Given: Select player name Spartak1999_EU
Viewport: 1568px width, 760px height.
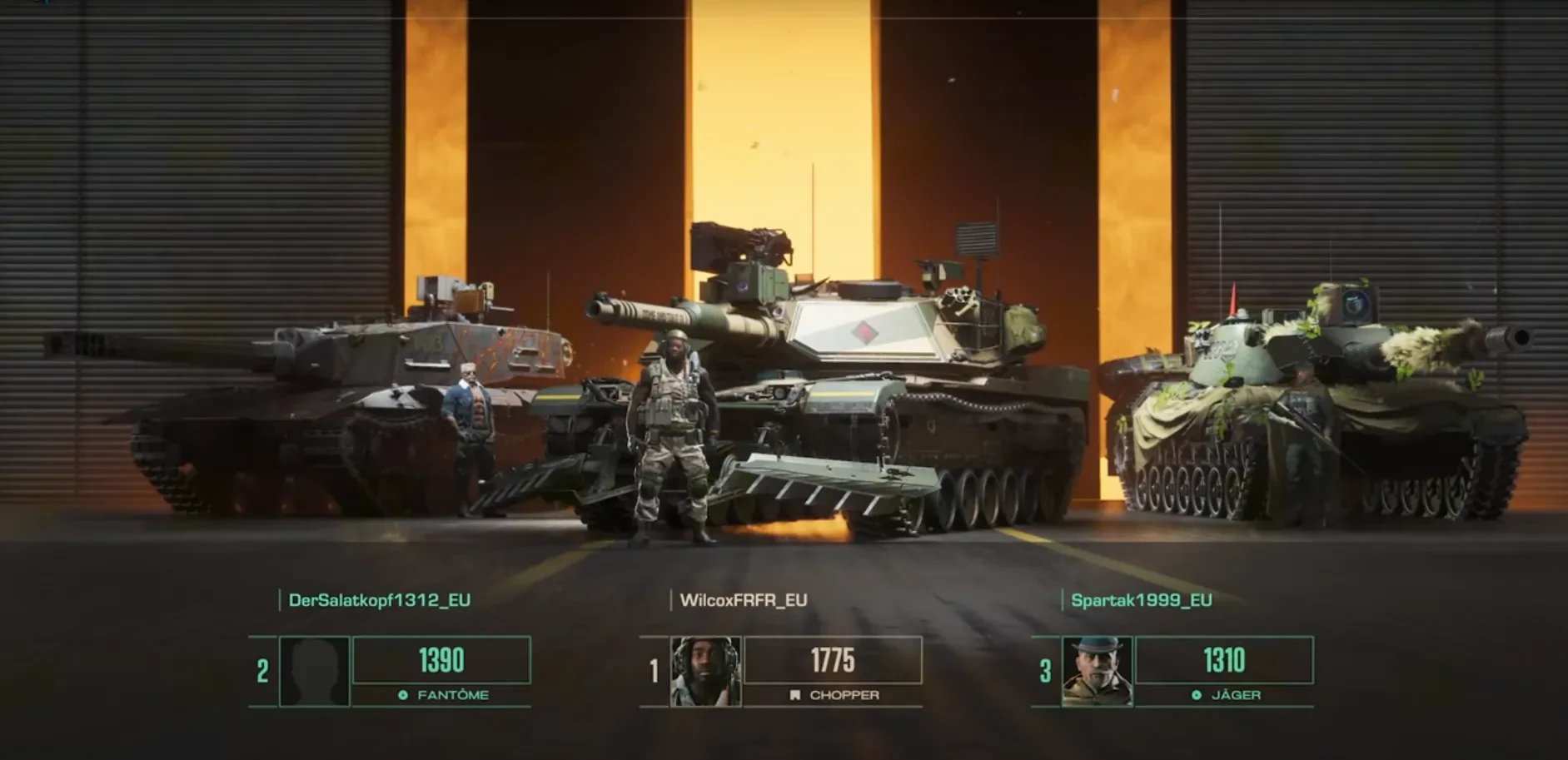Looking at the screenshot, I should click(1141, 600).
